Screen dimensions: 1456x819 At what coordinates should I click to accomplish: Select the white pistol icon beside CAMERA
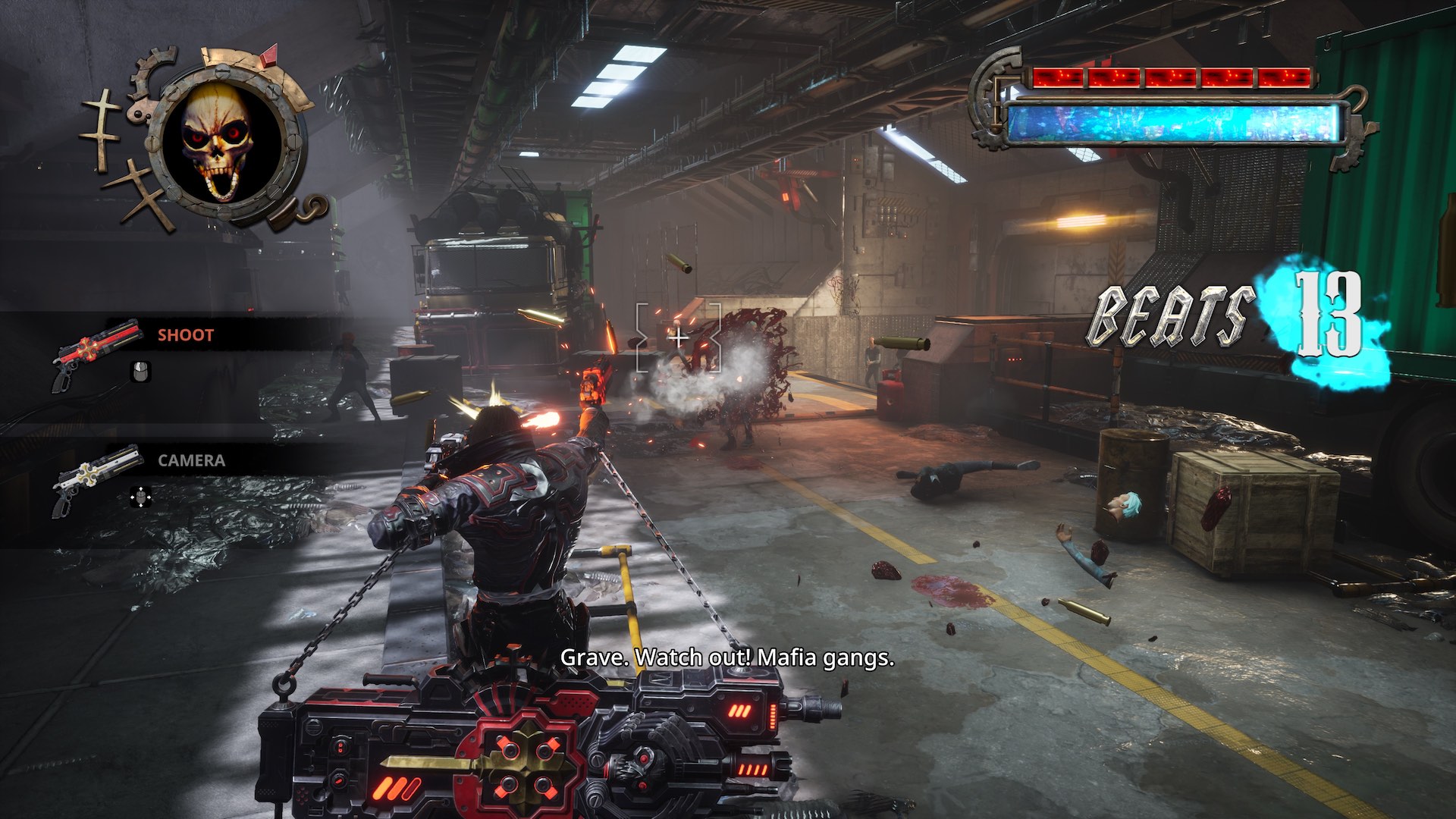[96, 478]
